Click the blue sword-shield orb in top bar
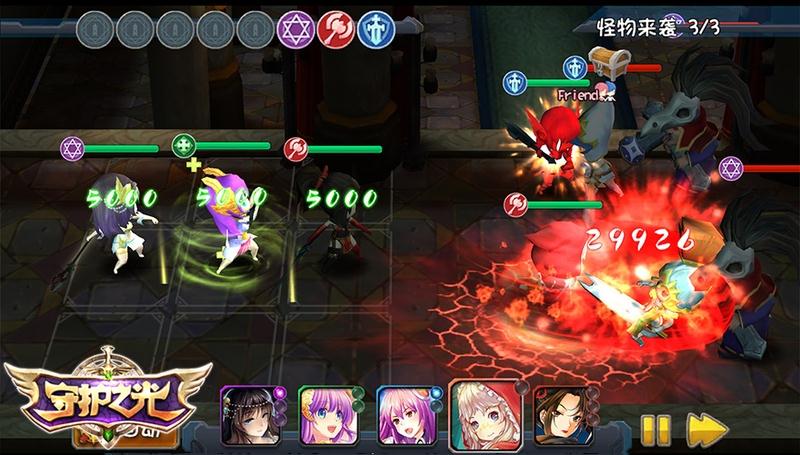This screenshot has height=455, width=800. 376,29
